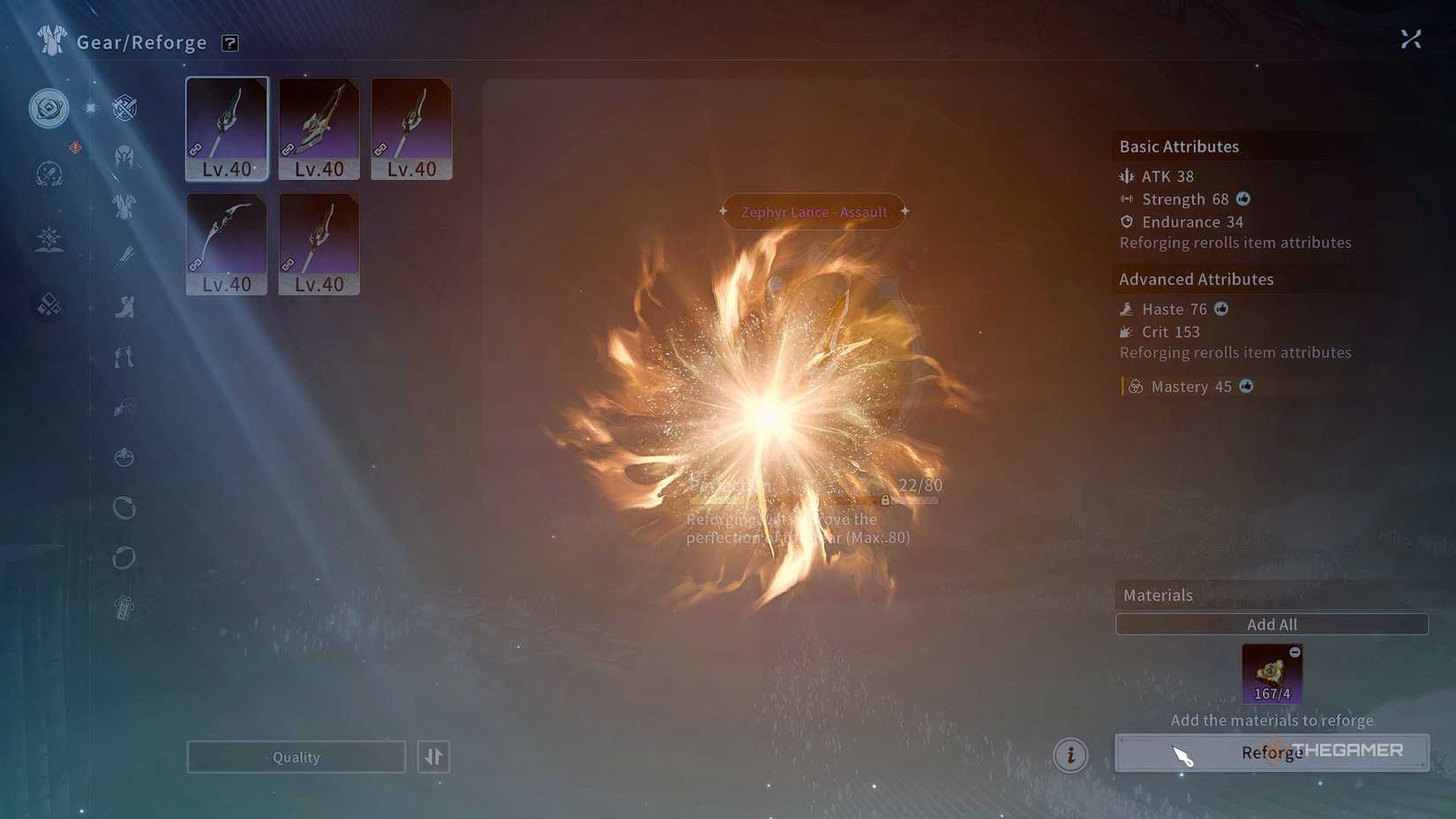Open the Quality filter dropdown
The image size is (1456, 819).
(x=296, y=756)
